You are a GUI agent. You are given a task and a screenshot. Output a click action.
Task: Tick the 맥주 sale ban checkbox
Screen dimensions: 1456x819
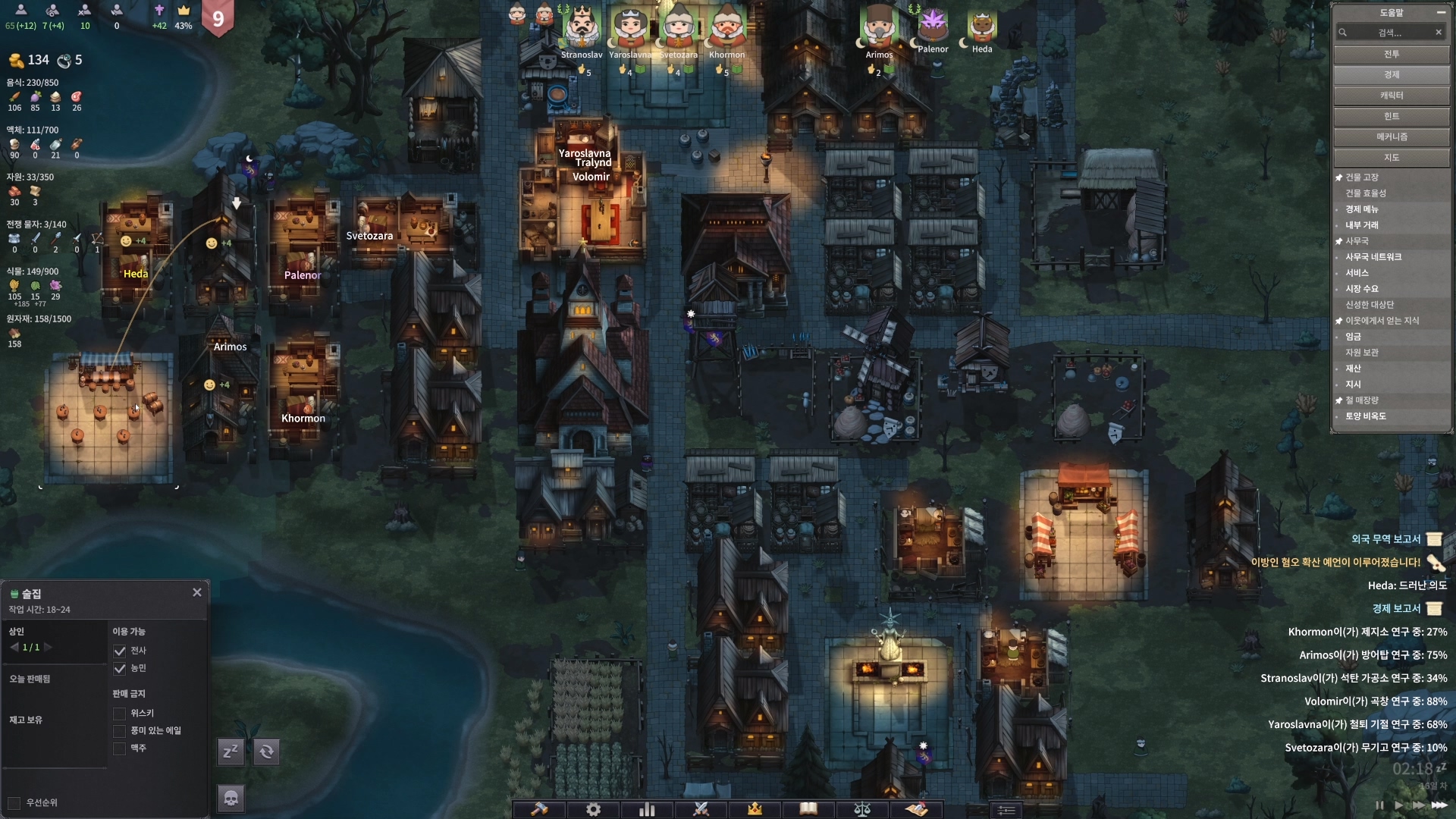[119, 748]
